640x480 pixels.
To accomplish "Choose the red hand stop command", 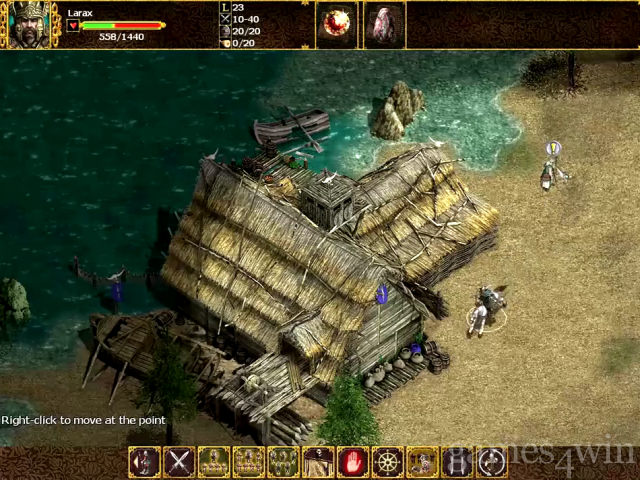I will tap(353, 462).
